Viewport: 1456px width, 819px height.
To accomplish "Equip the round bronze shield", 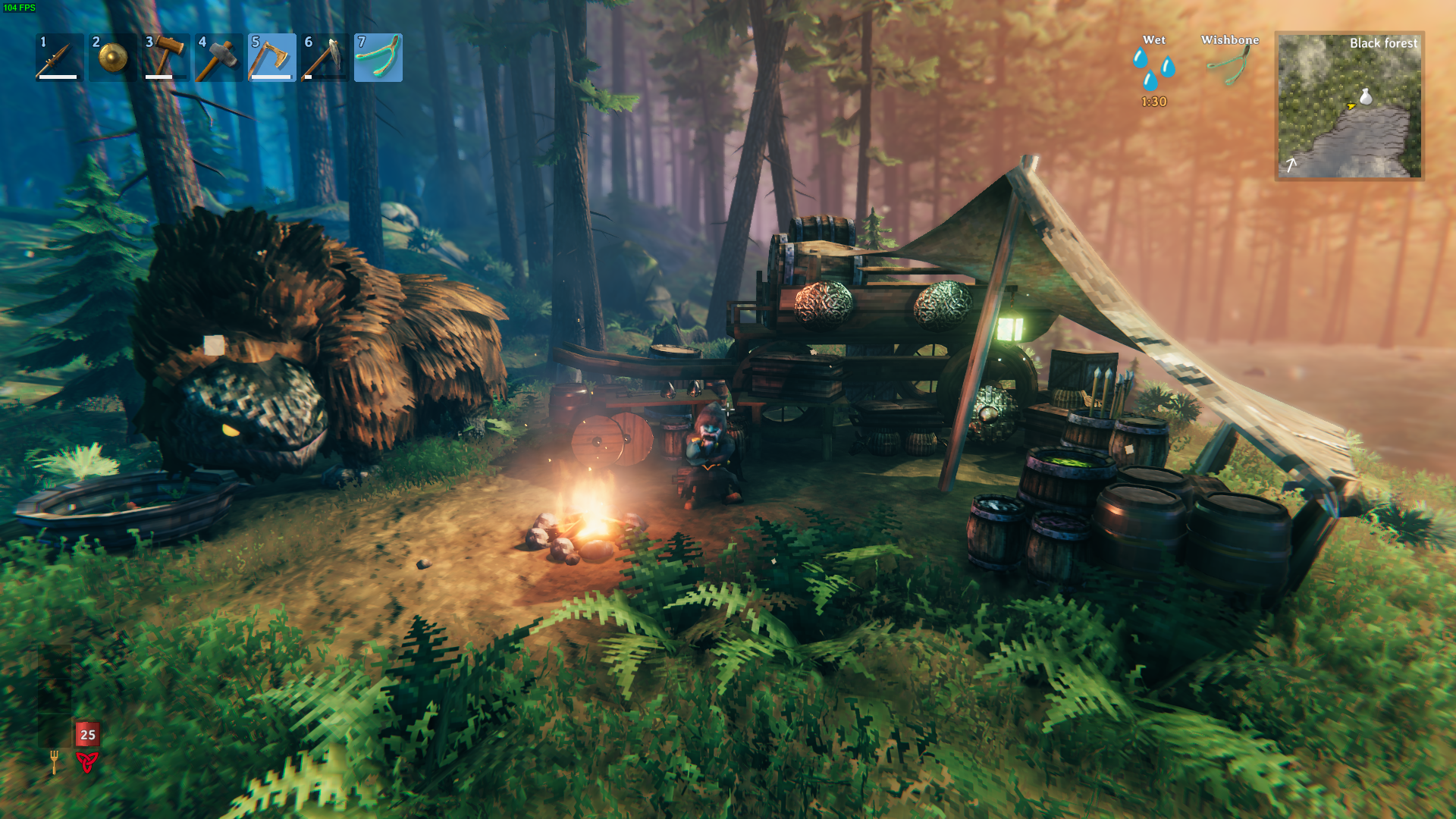I will [x=112, y=58].
